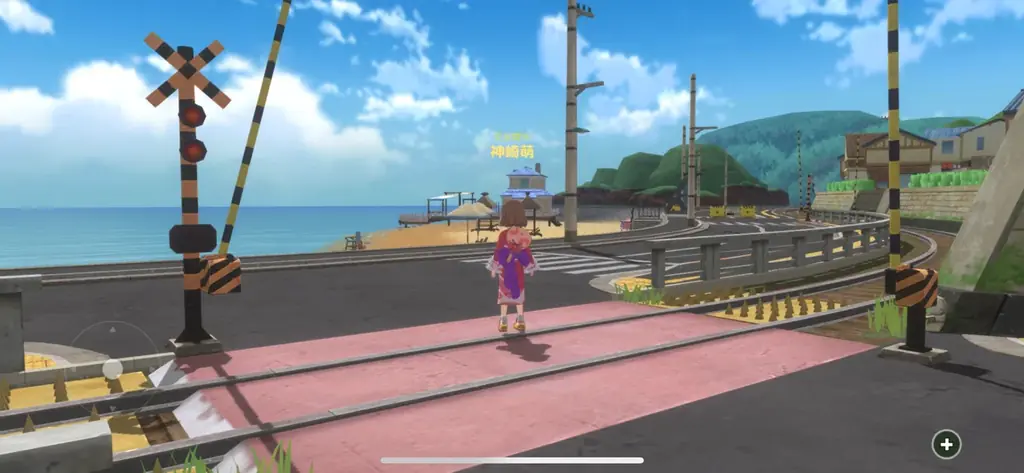
Task: Open the round plus button menu
Action: click(946, 443)
